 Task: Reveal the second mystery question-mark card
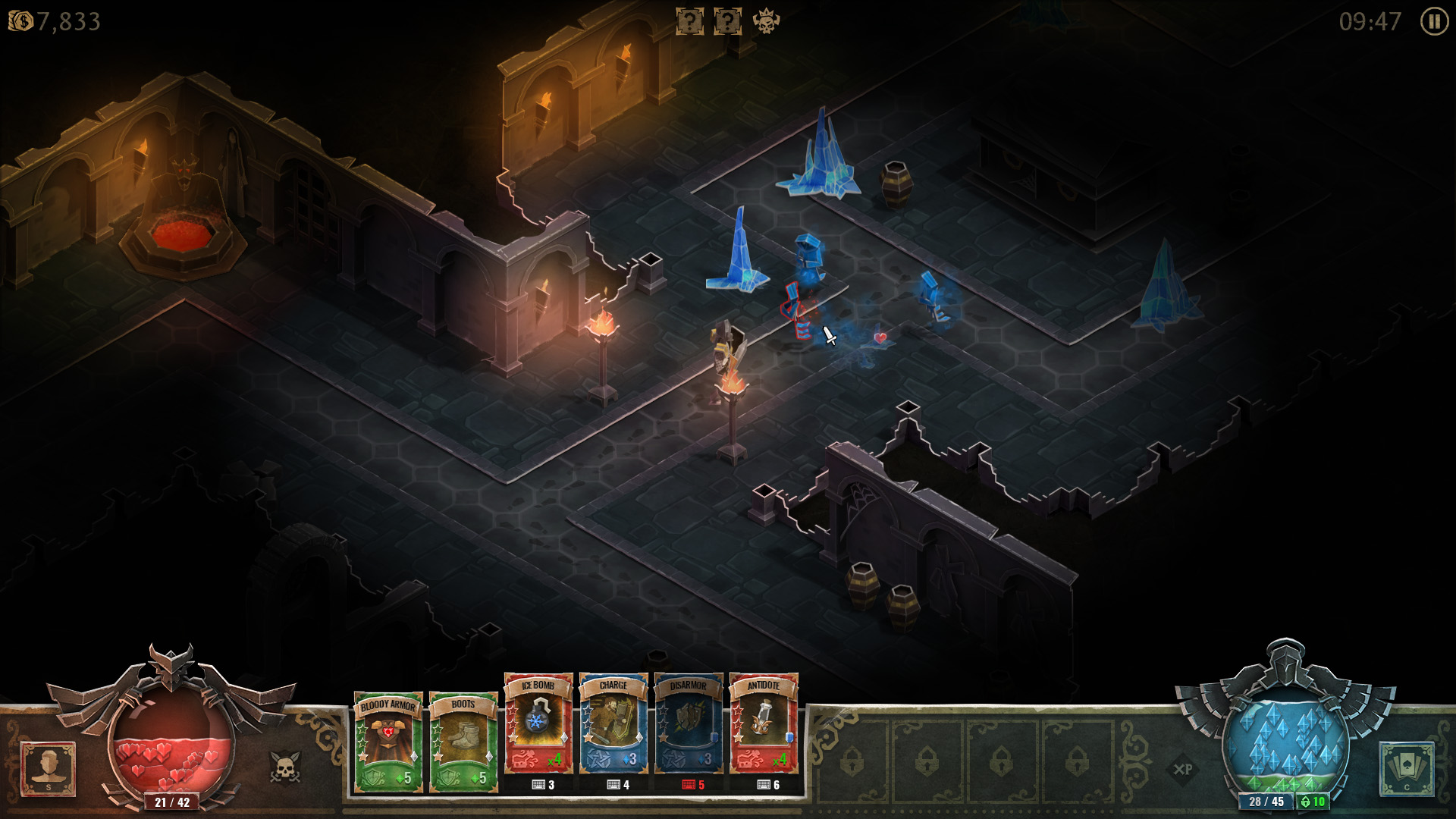click(x=727, y=21)
